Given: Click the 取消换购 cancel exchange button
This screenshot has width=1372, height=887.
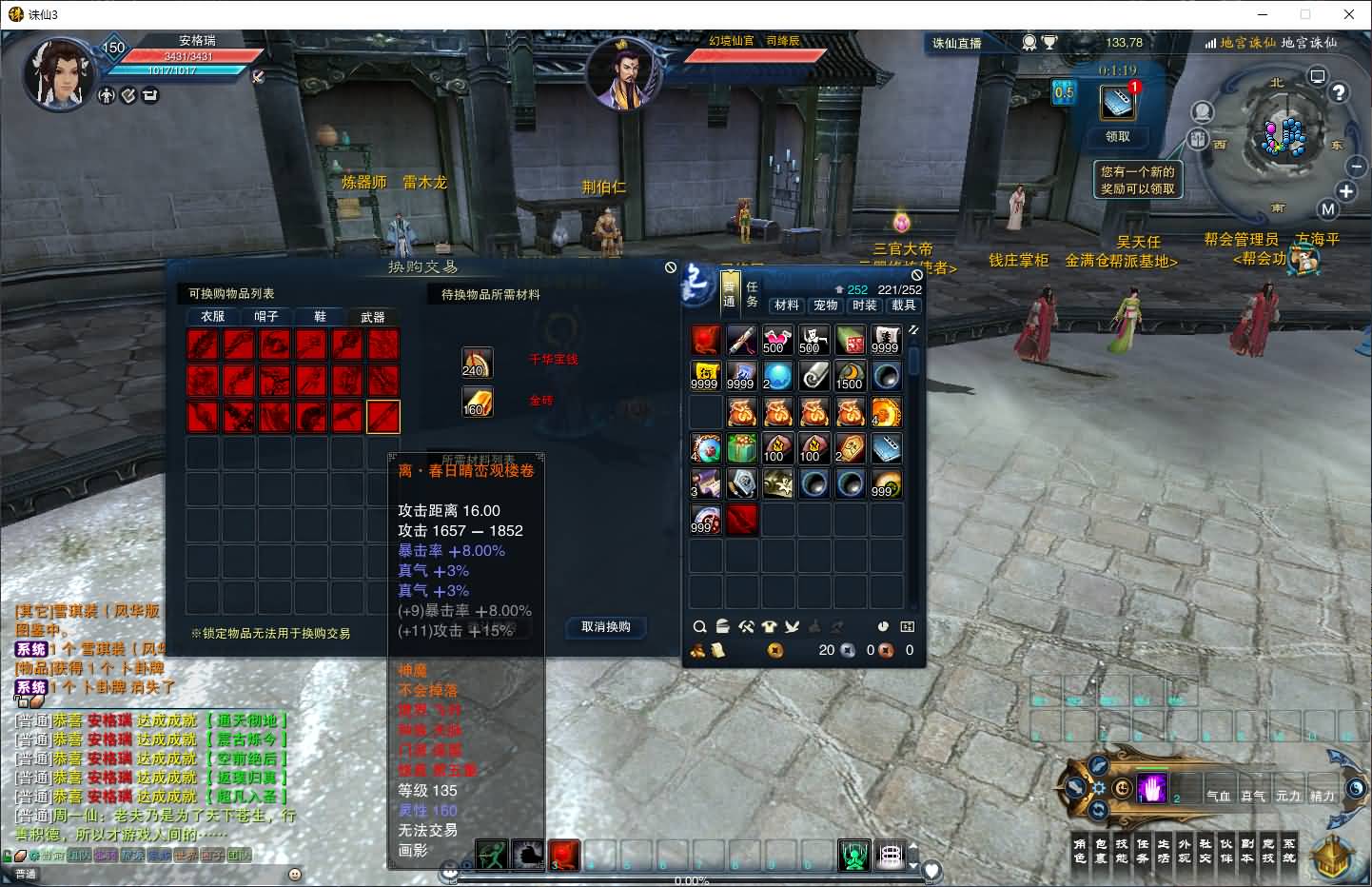Looking at the screenshot, I should pos(606,627).
